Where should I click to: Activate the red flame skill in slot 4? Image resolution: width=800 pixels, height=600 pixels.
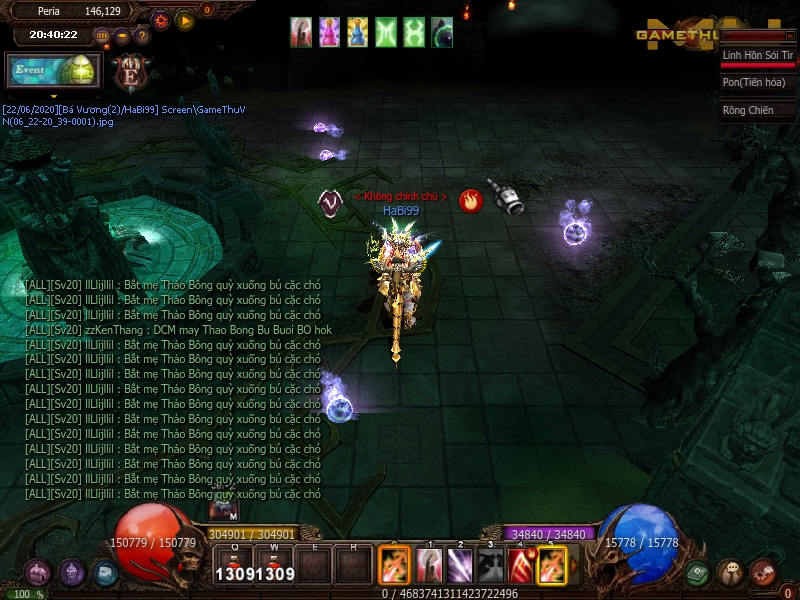click(521, 566)
